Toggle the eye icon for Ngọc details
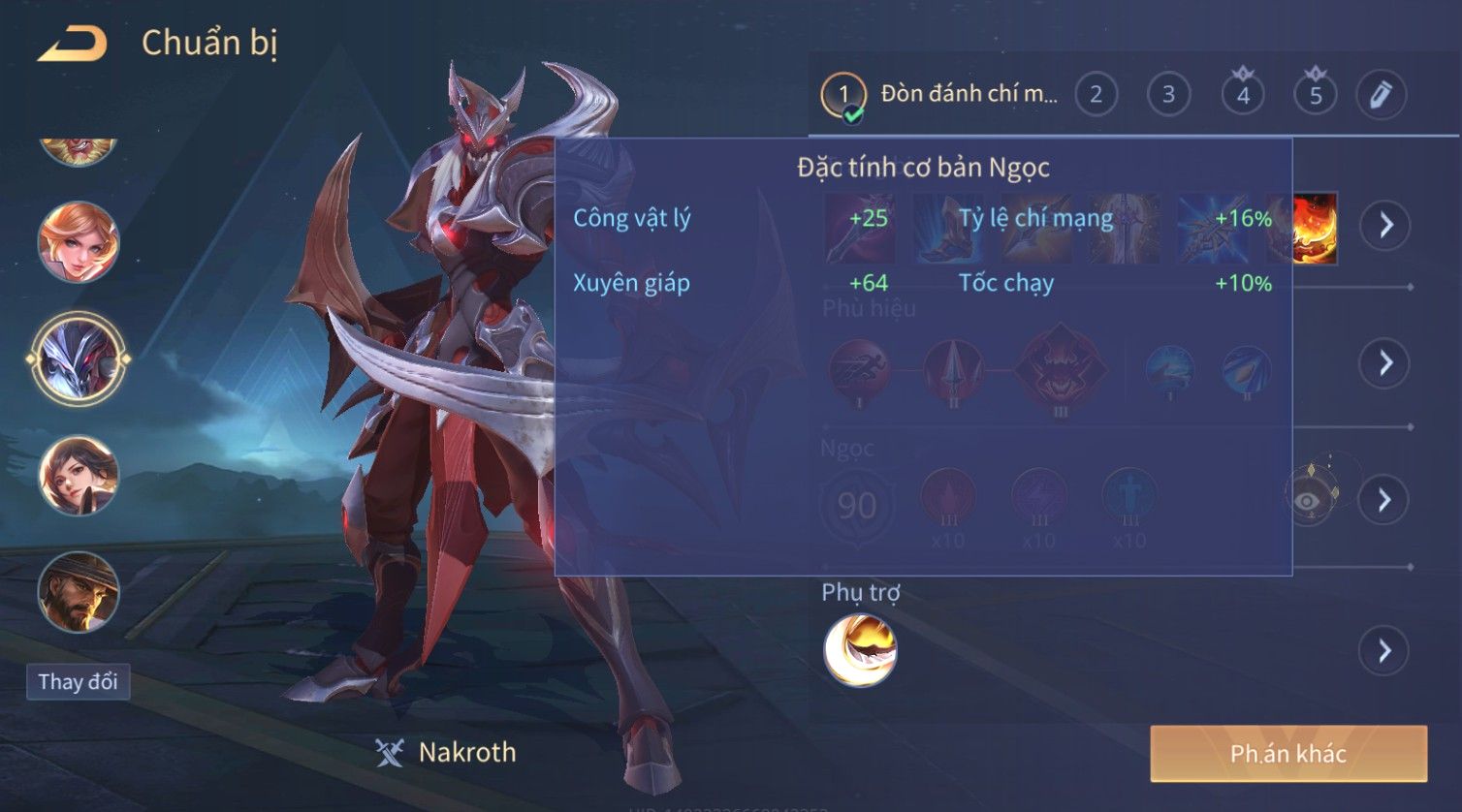The width and height of the screenshot is (1462, 812). (x=1308, y=500)
